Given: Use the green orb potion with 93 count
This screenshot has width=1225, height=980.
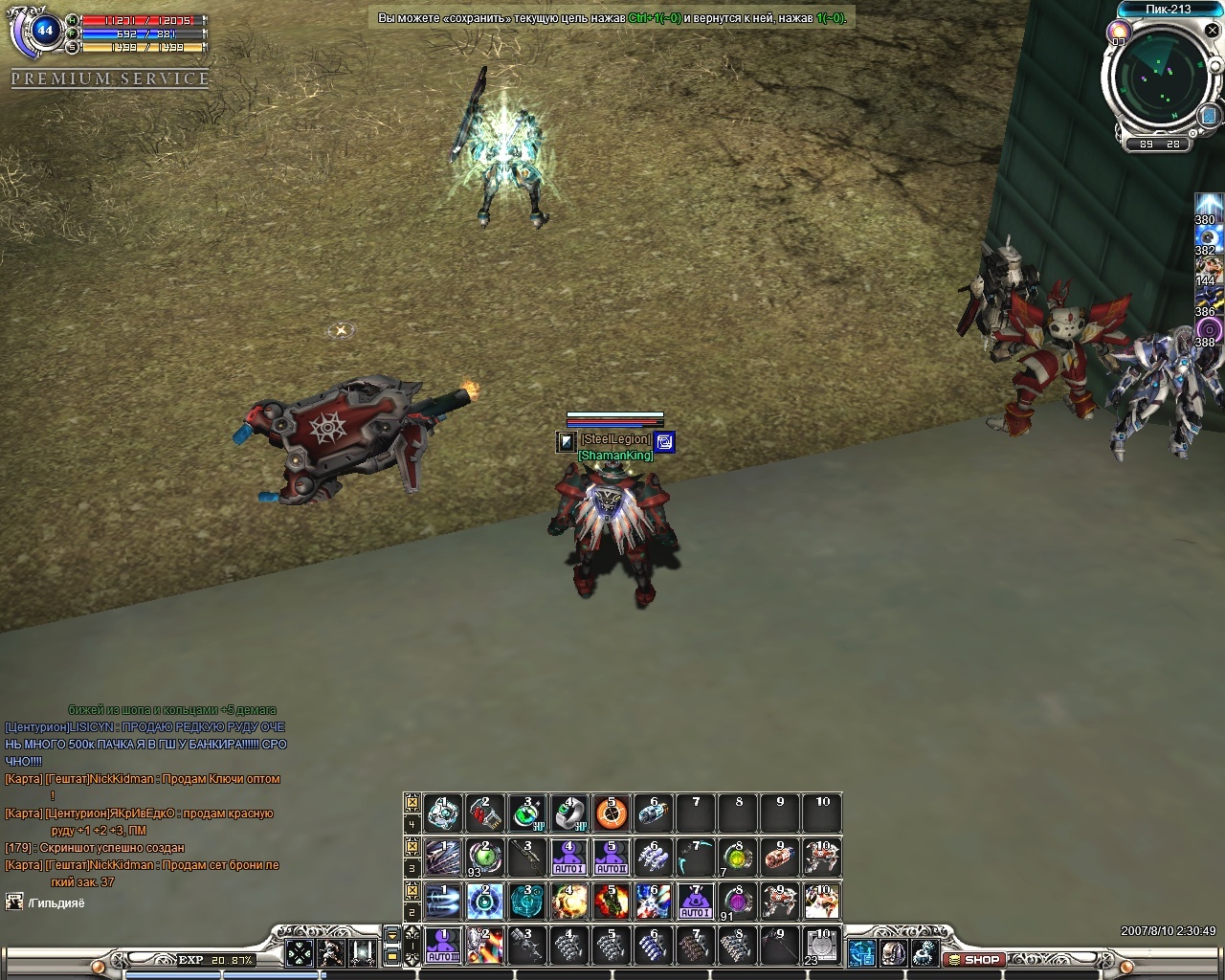Looking at the screenshot, I should 484,857.
